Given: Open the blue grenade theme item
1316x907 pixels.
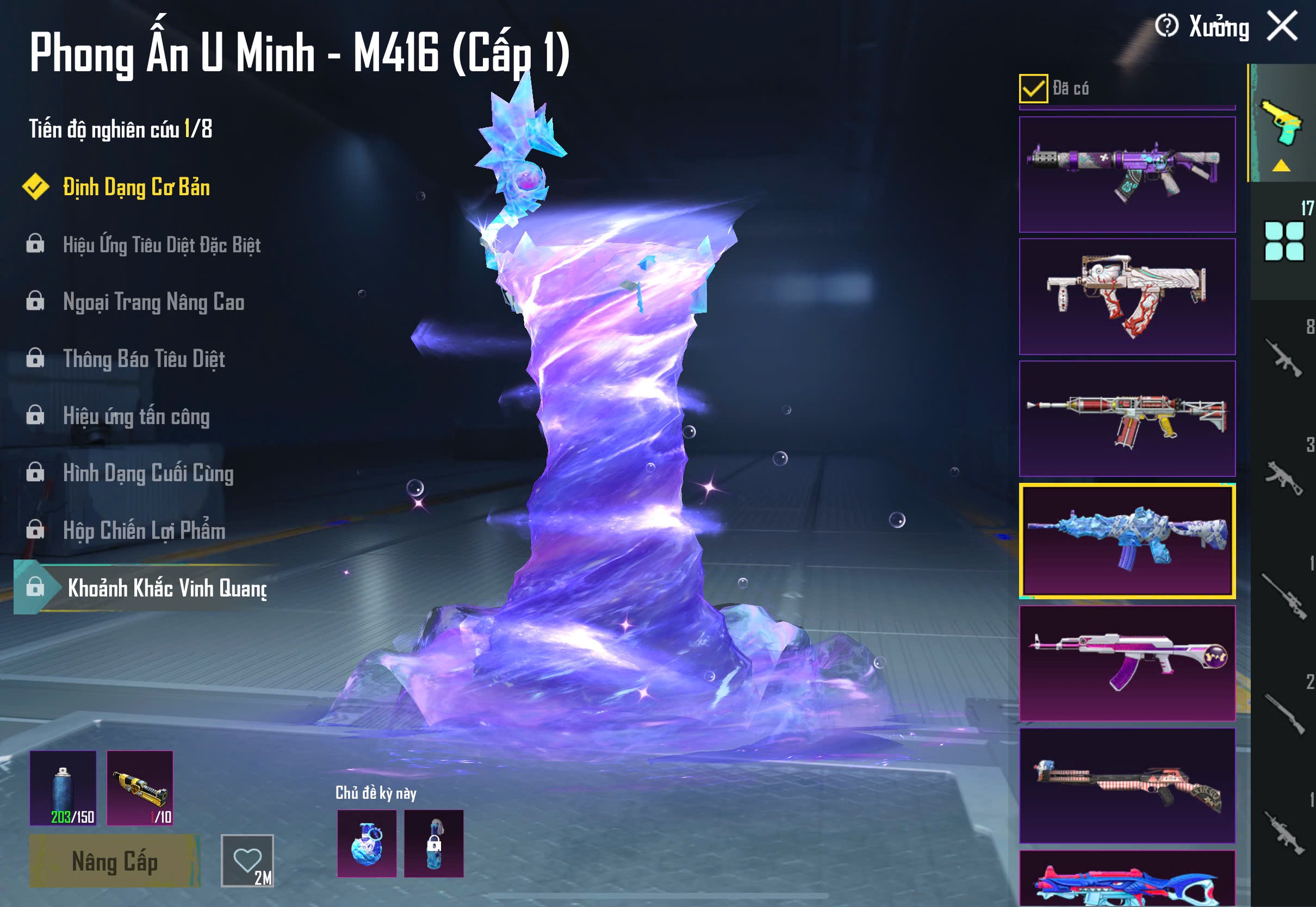Looking at the screenshot, I should click(367, 843).
